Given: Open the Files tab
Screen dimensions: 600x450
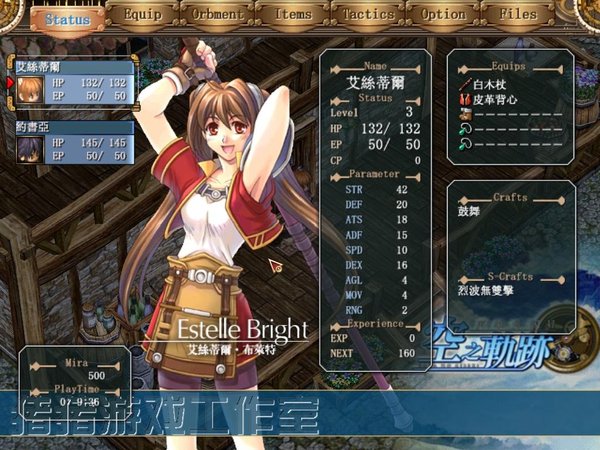Looking at the screenshot, I should click(x=518, y=16).
